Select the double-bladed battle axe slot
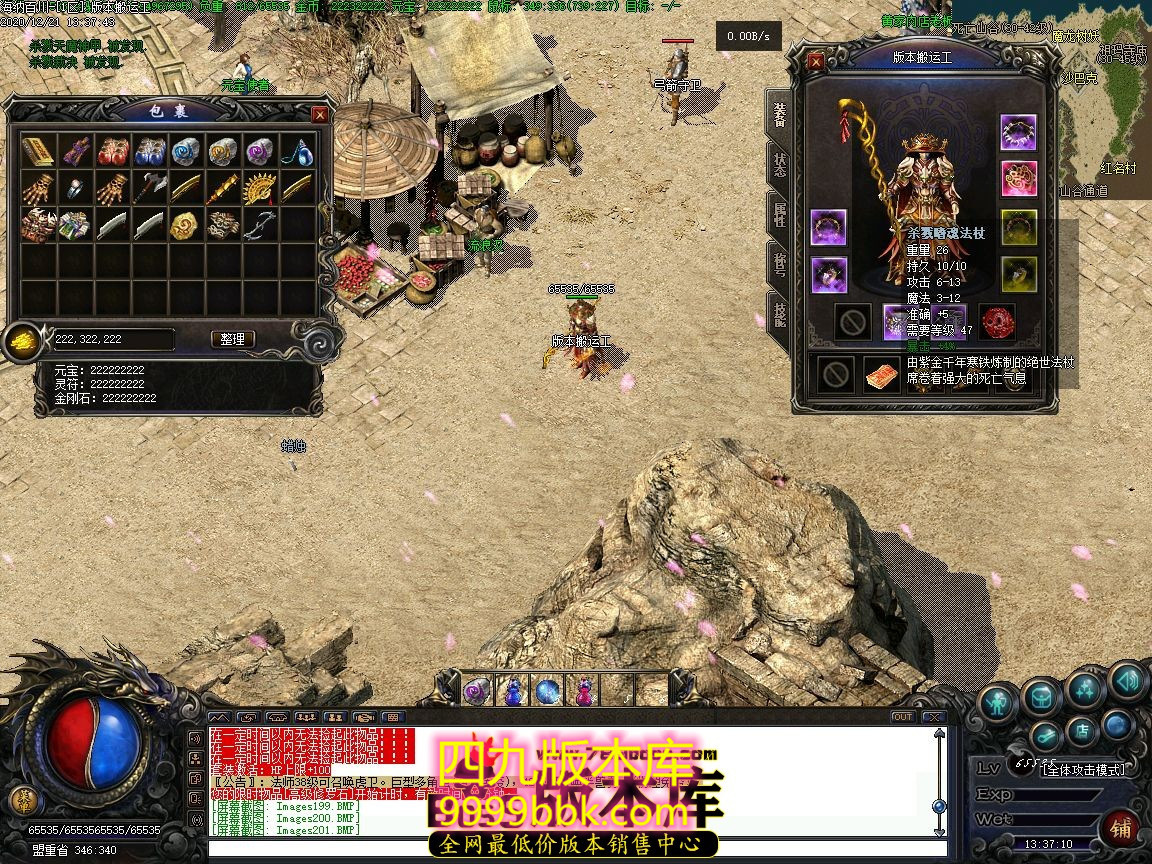The image size is (1152, 864). (x=149, y=188)
